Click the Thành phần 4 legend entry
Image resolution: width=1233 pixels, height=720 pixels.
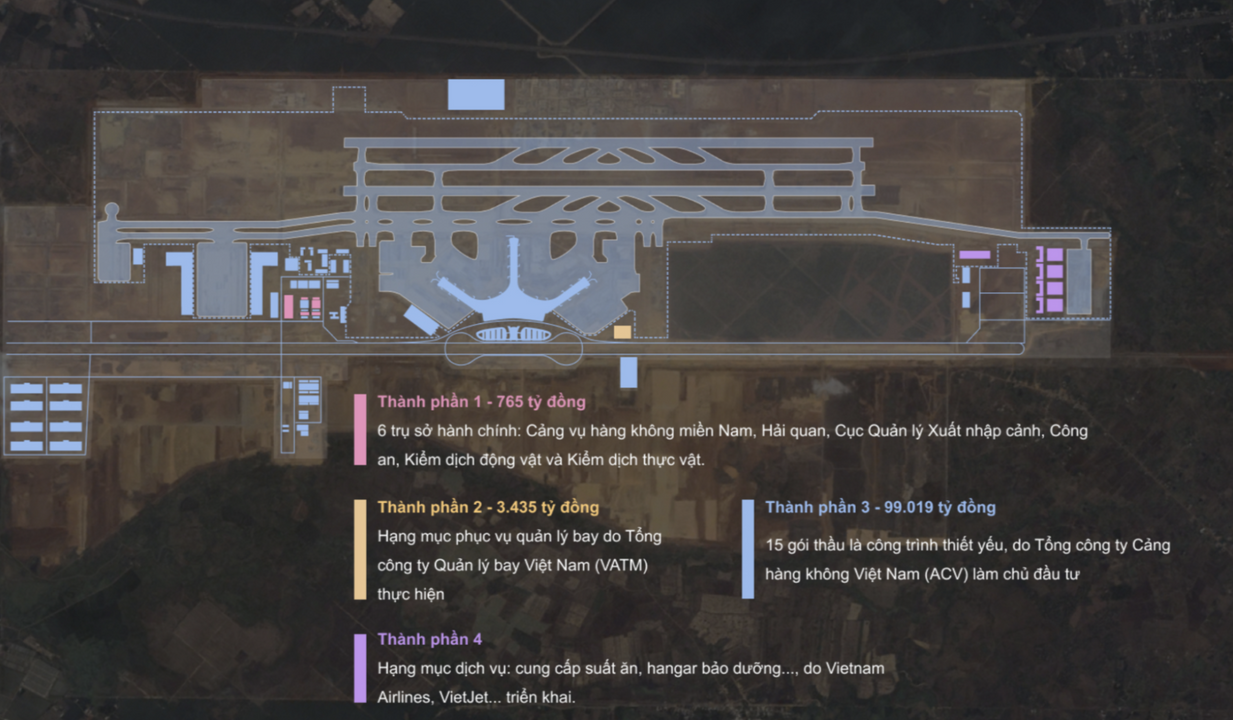430,639
